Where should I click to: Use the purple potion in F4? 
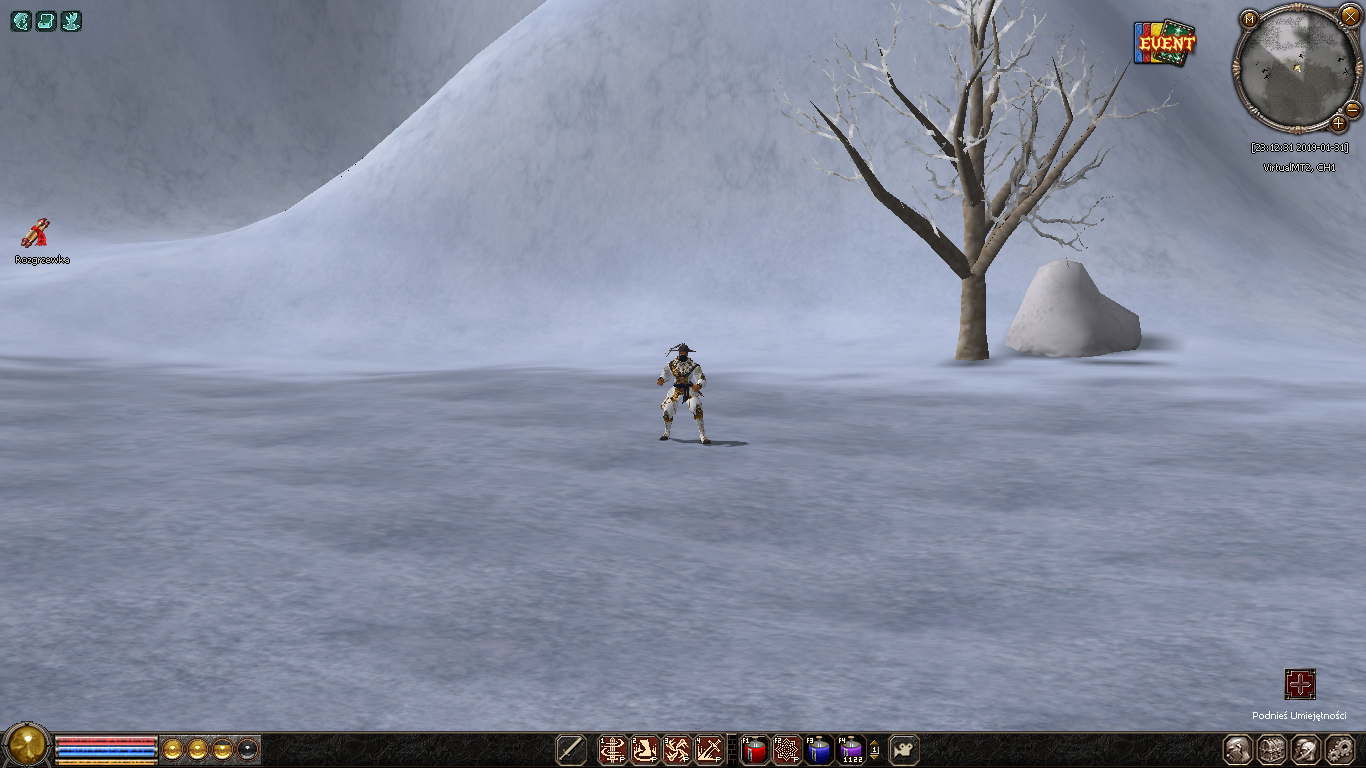coord(851,750)
